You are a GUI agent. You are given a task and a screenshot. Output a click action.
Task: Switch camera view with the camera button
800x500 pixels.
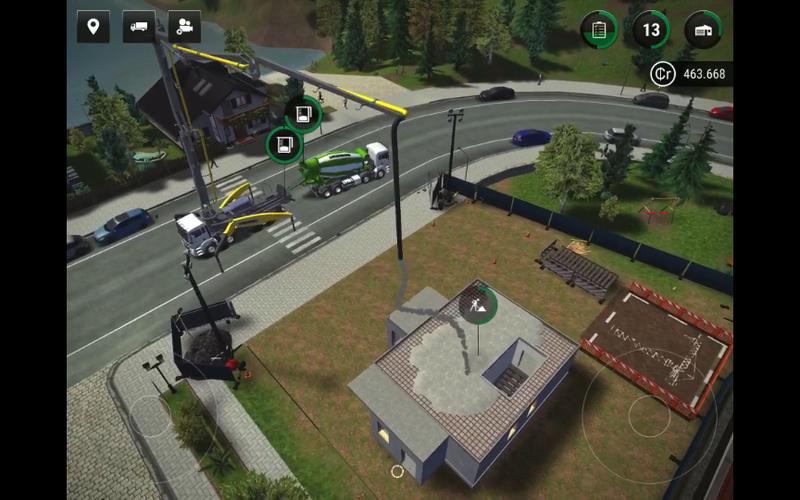[x=184, y=26]
